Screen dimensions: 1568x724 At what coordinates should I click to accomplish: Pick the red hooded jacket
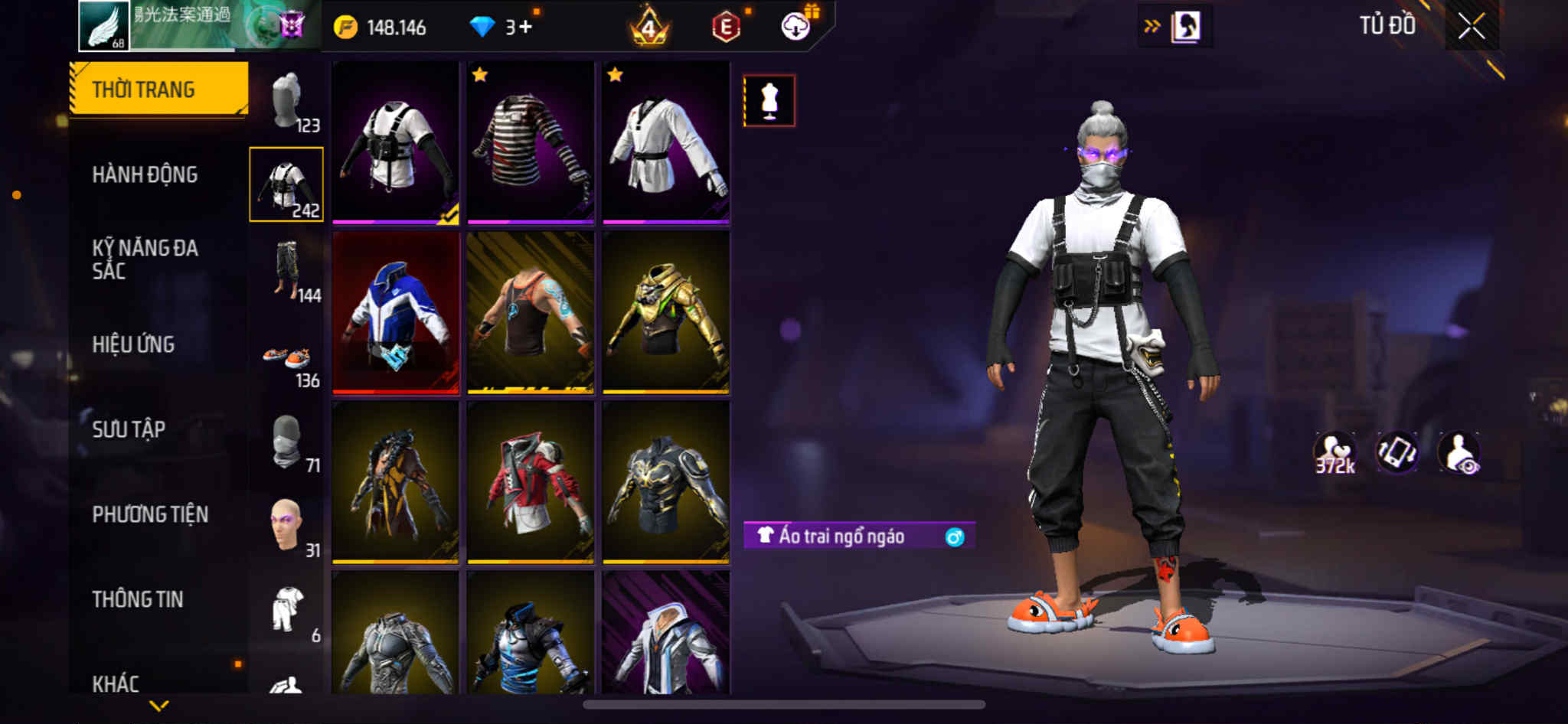tap(531, 483)
